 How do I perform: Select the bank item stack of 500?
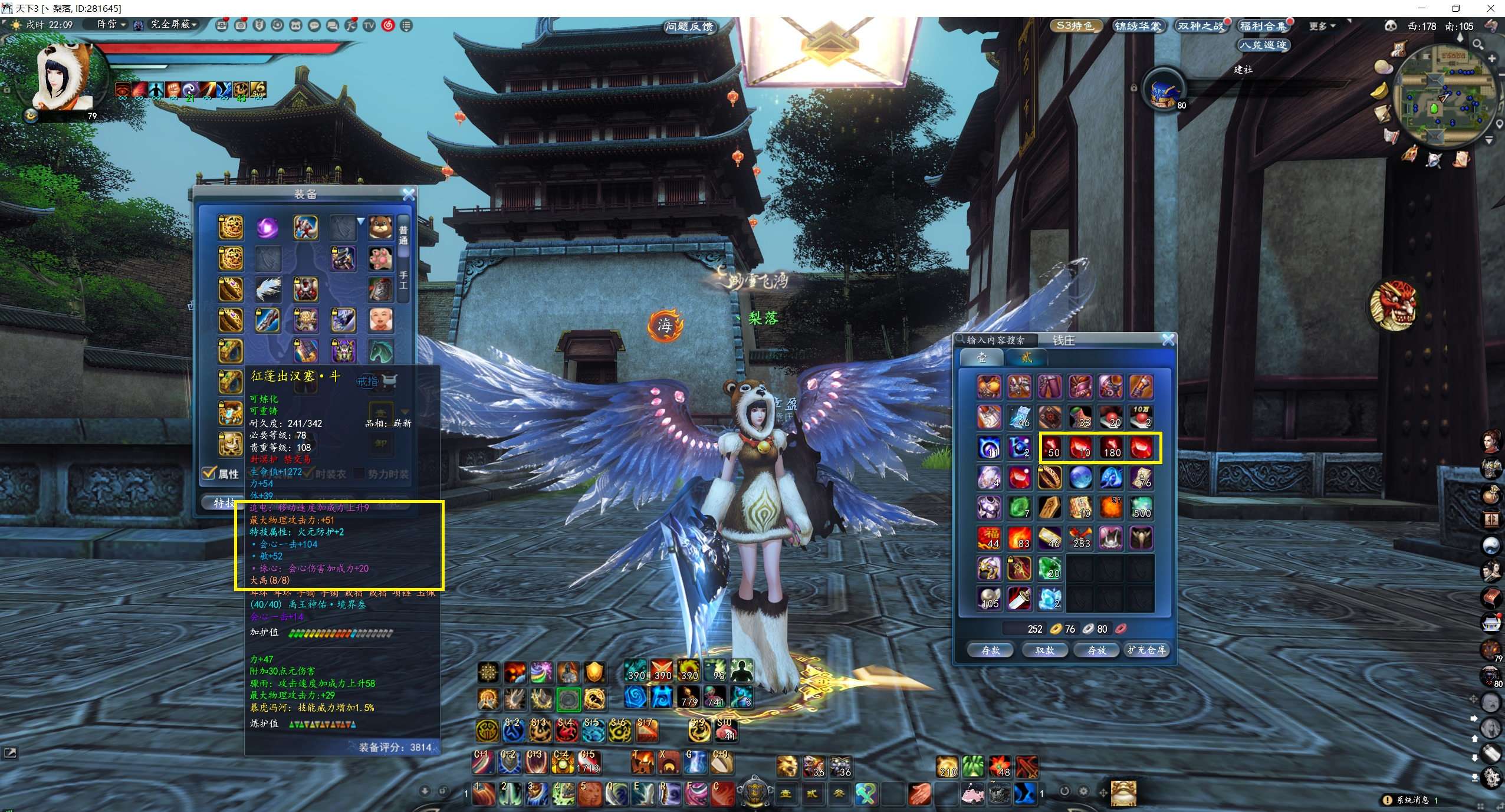coord(1141,508)
